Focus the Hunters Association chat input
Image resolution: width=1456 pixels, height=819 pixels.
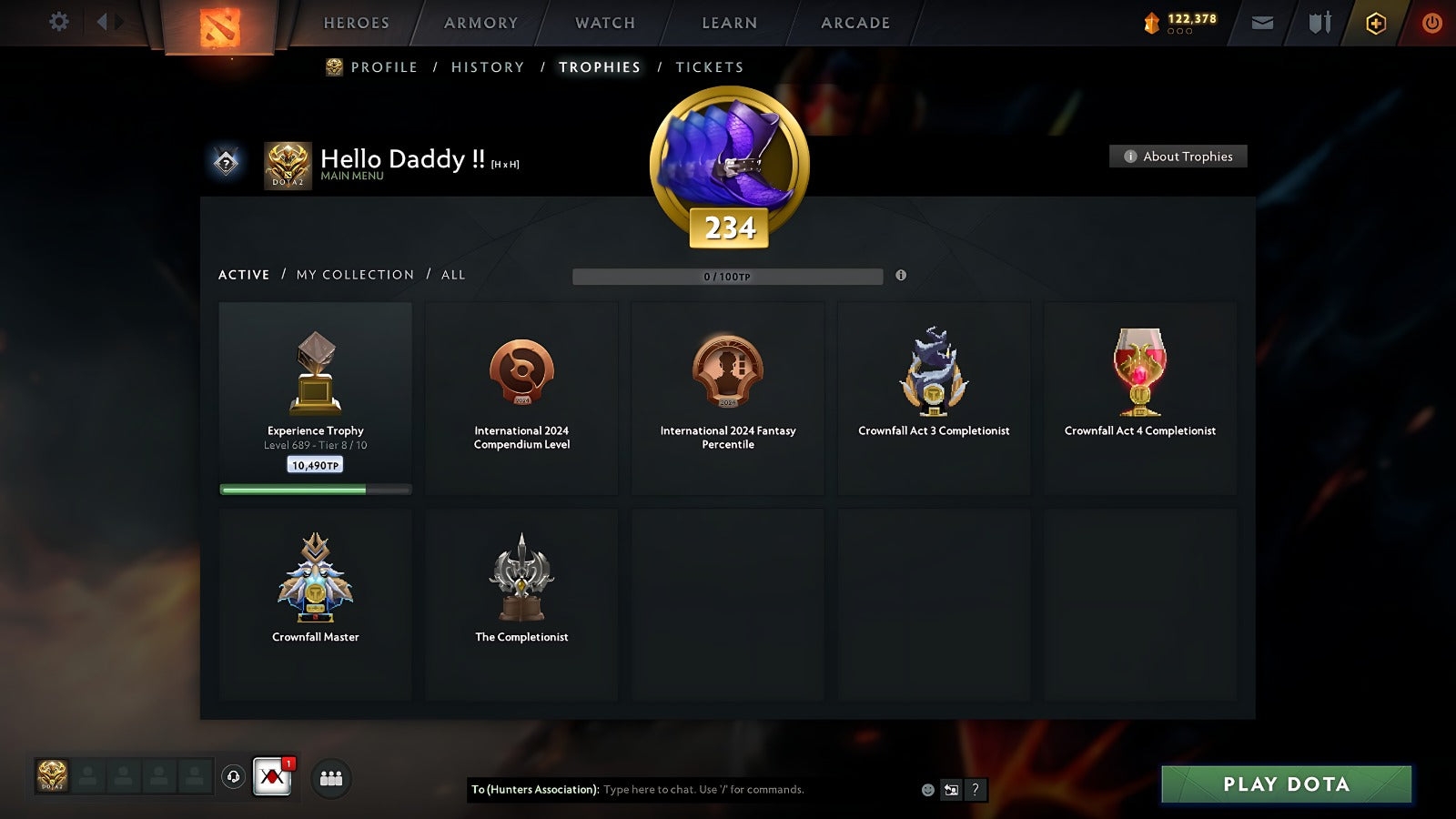coord(755,790)
